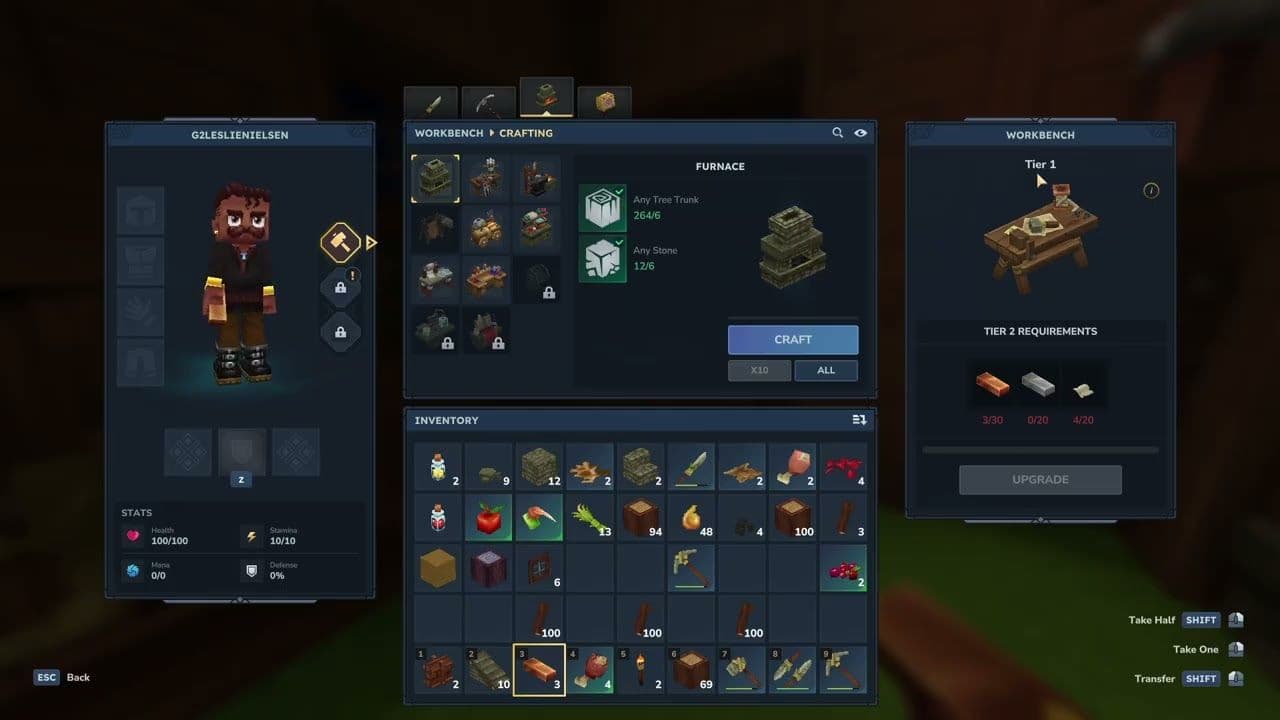Click the inventory sort icon
Image resolution: width=1280 pixels, height=720 pixels.
(x=858, y=420)
